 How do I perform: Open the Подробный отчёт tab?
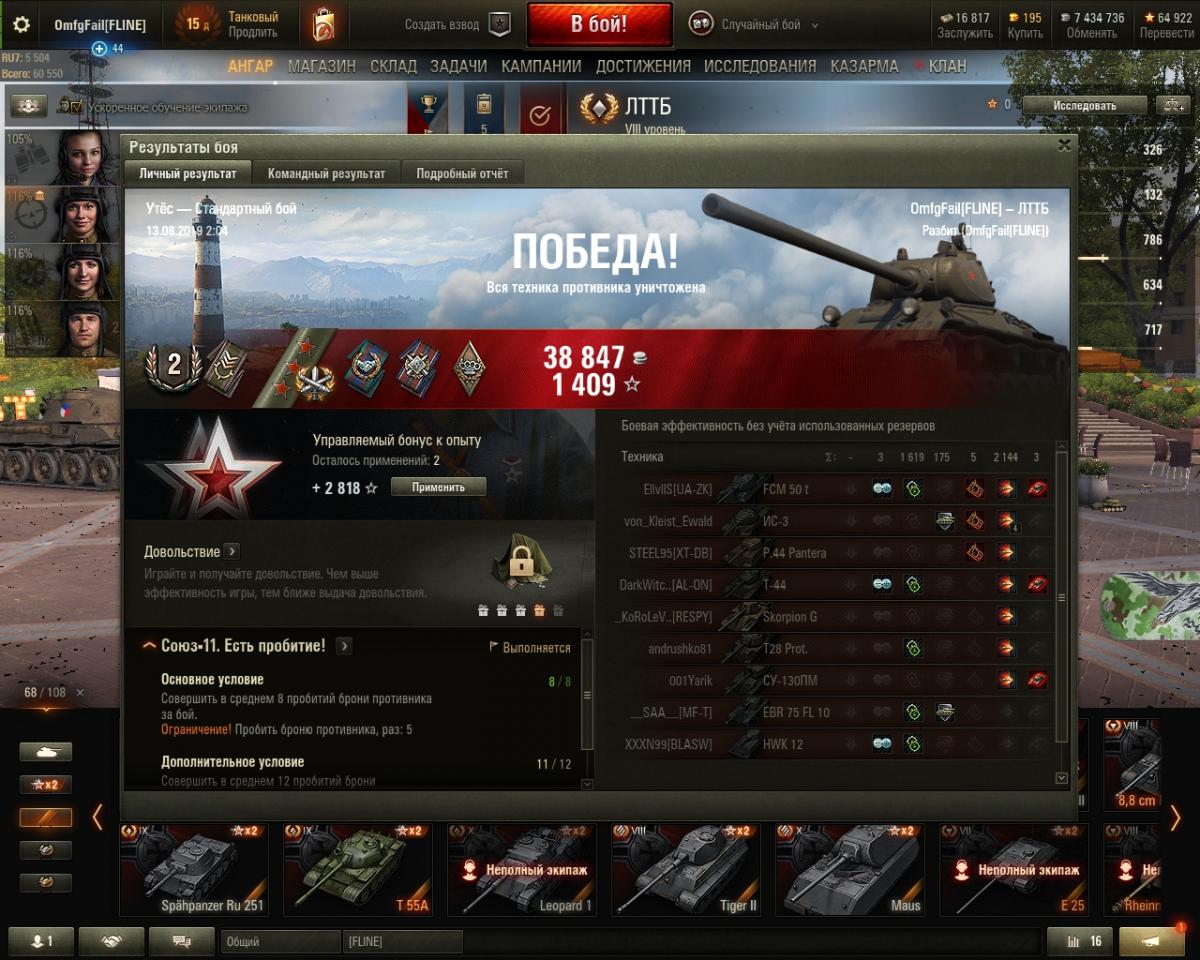point(462,173)
